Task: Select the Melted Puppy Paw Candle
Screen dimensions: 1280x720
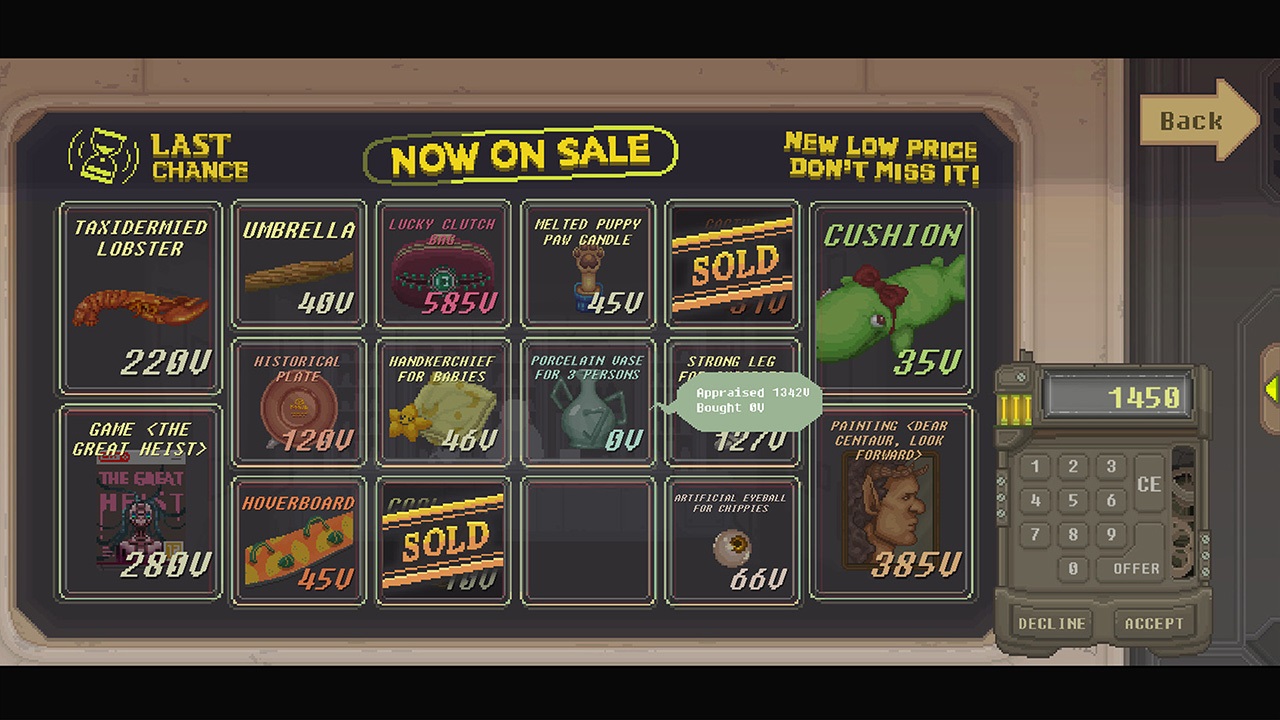Action: (588, 265)
